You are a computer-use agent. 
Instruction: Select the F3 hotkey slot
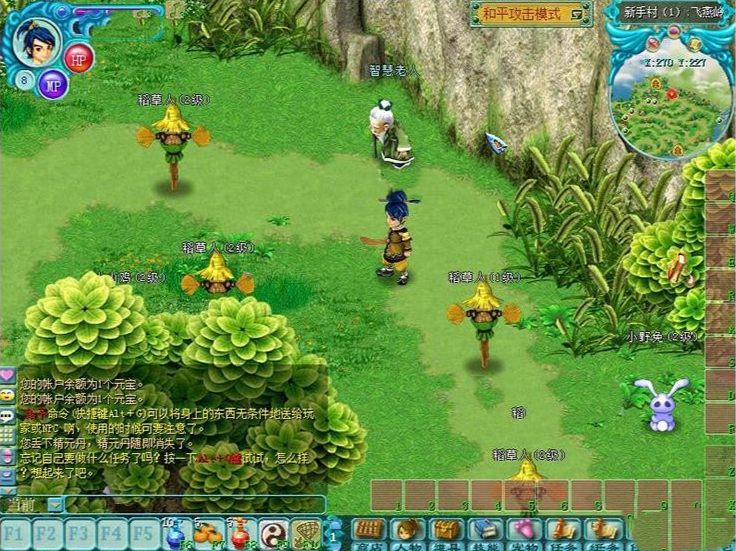pyautogui.click(x=80, y=530)
